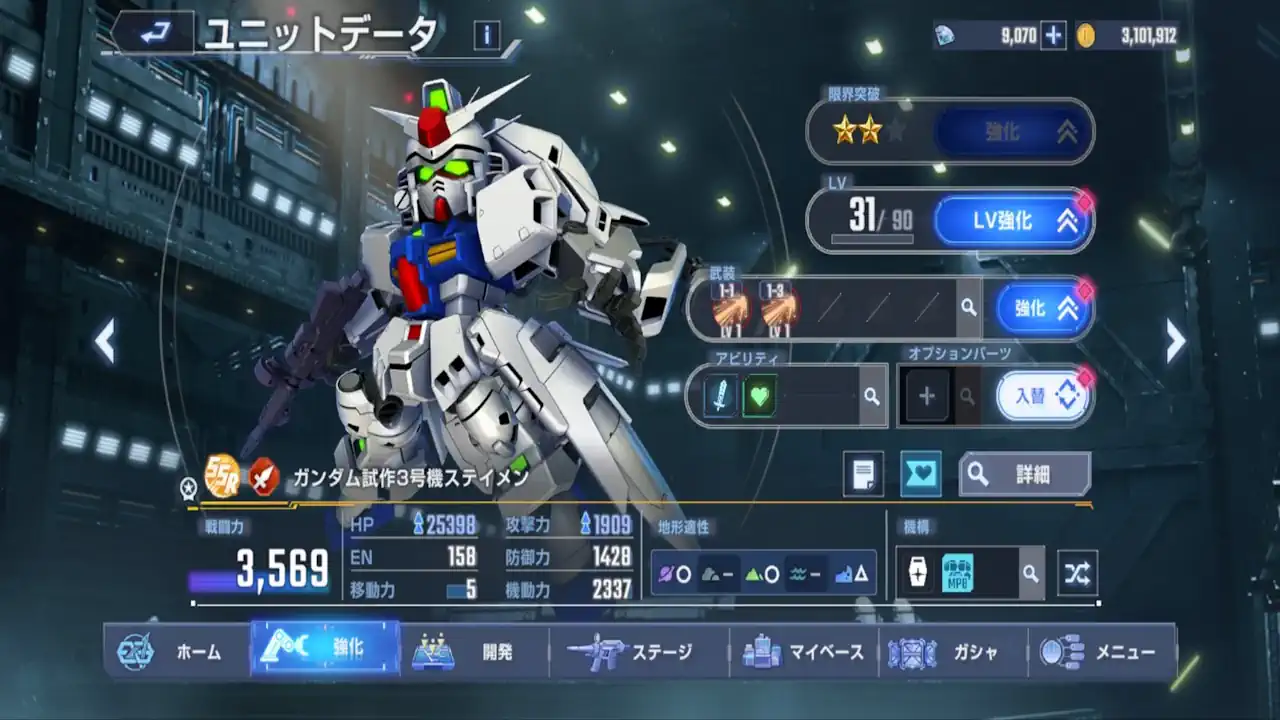Open the メニュー tab

pyautogui.click(x=1102, y=652)
